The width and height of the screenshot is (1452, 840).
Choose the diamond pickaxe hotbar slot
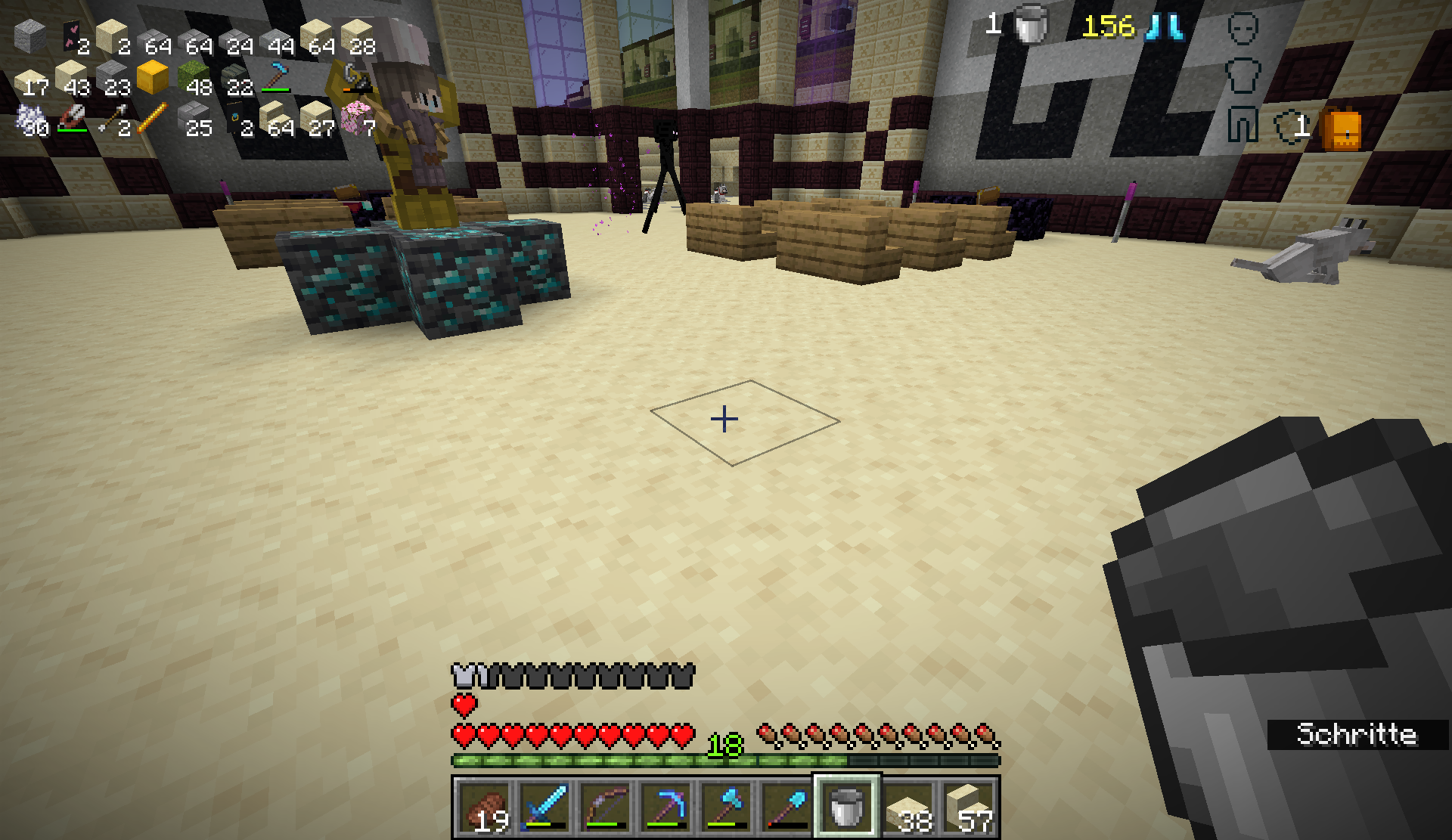(x=665, y=807)
